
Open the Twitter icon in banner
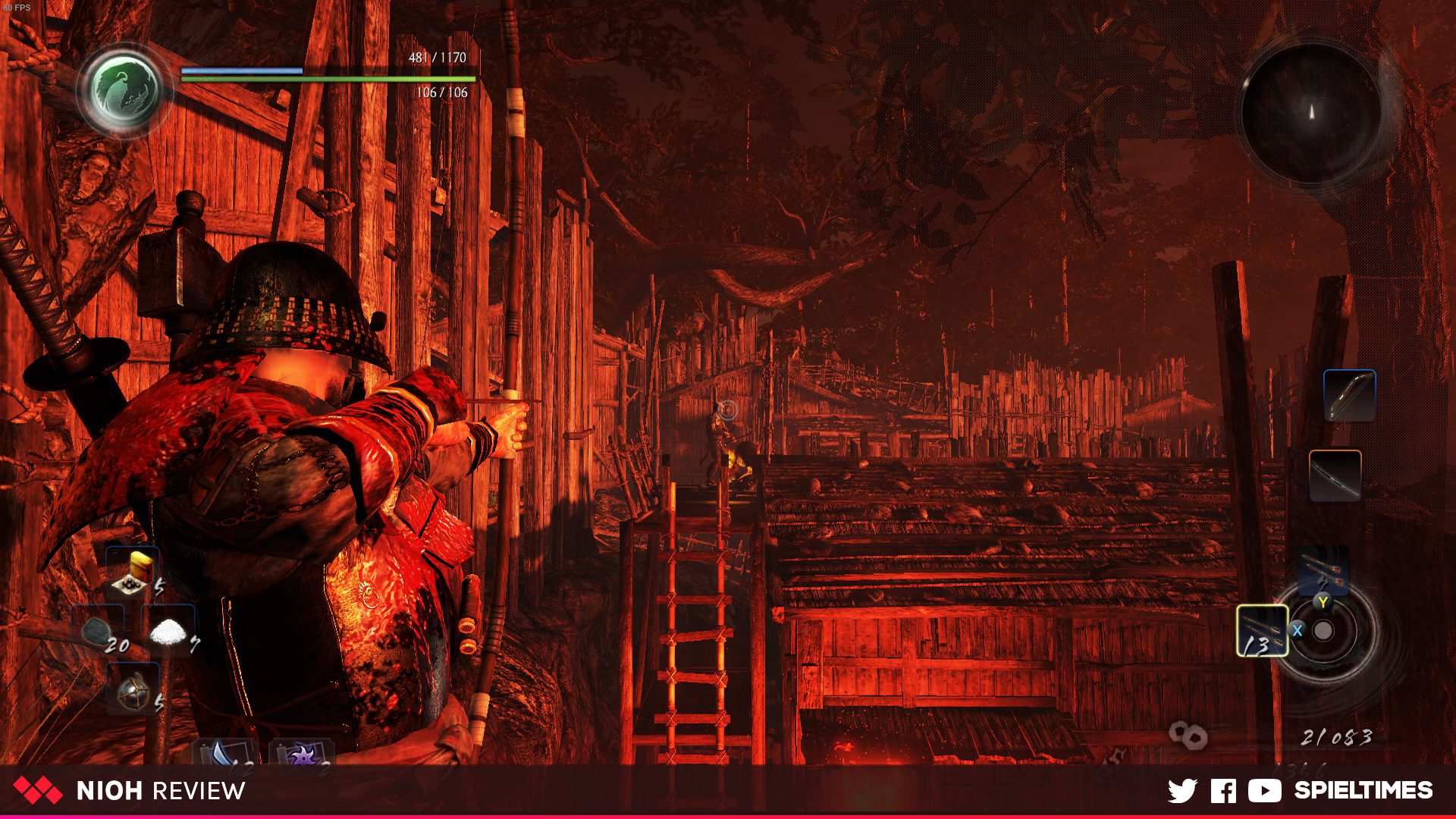1182,791
